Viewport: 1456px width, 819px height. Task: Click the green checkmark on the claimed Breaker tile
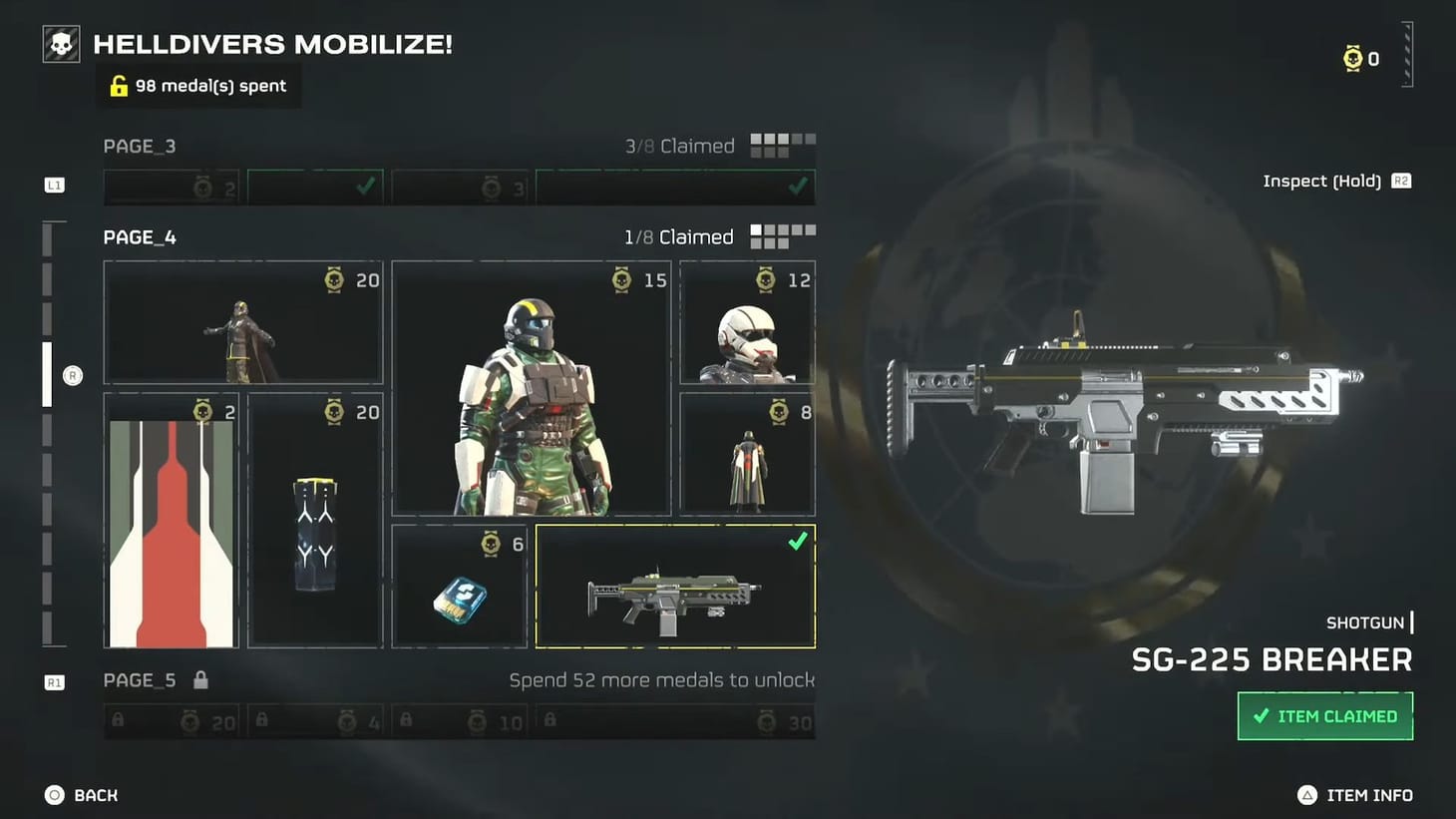pyautogui.click(x=797, y=542)
